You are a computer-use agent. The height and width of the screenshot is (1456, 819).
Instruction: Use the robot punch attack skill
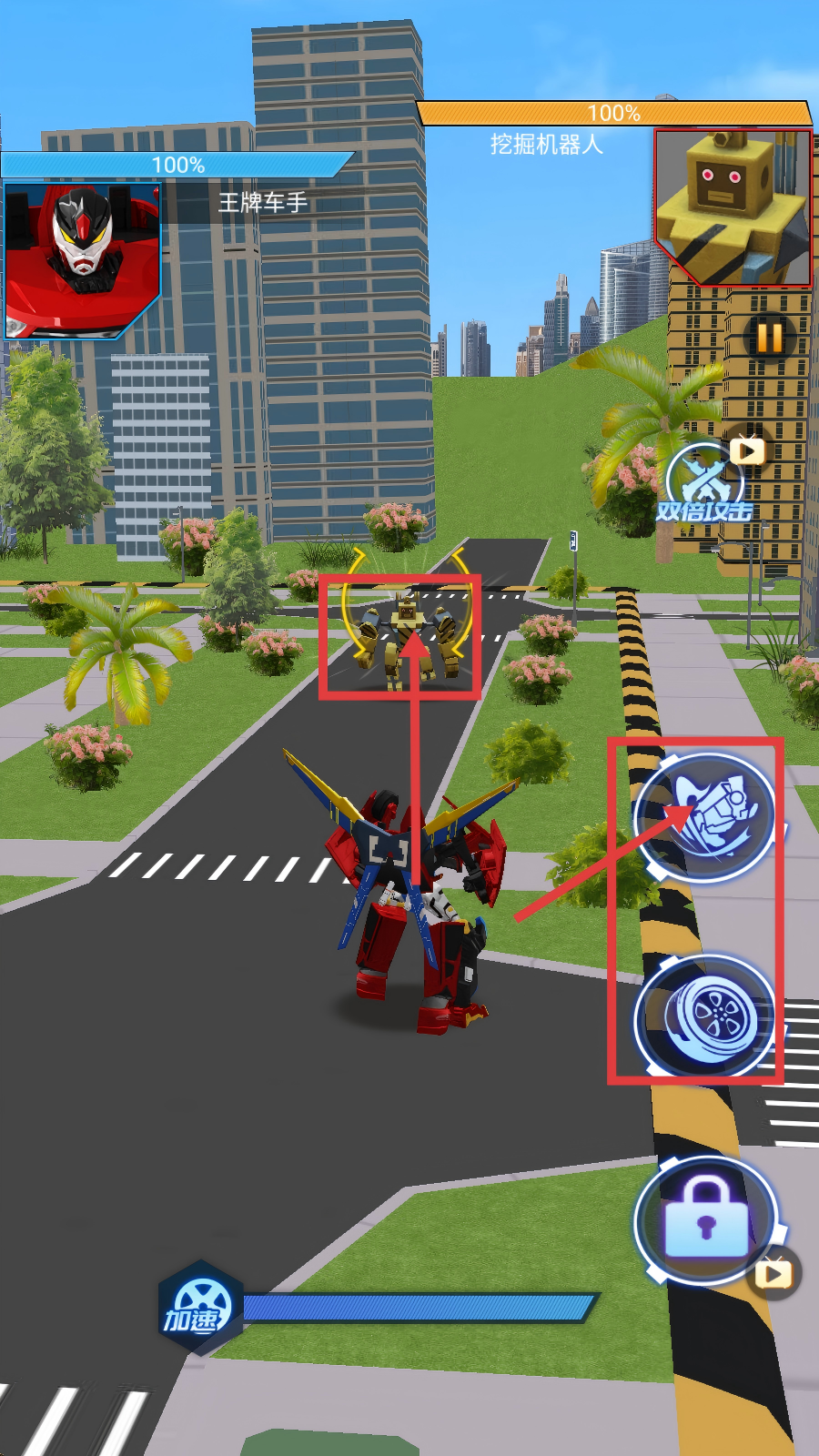click(x=705, y=816)
